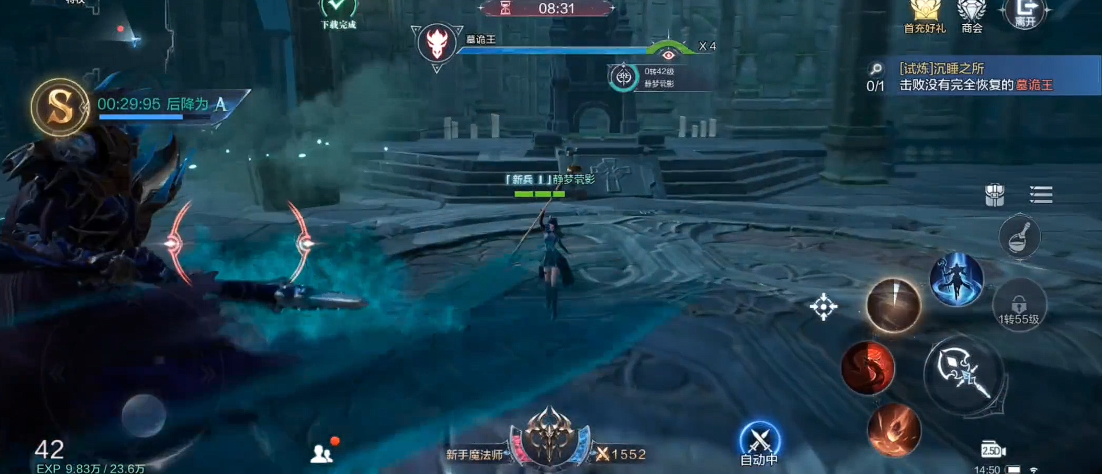Hit the main staff basic attack button
This screenshot has height=474, width=1102.
(963, 374)
